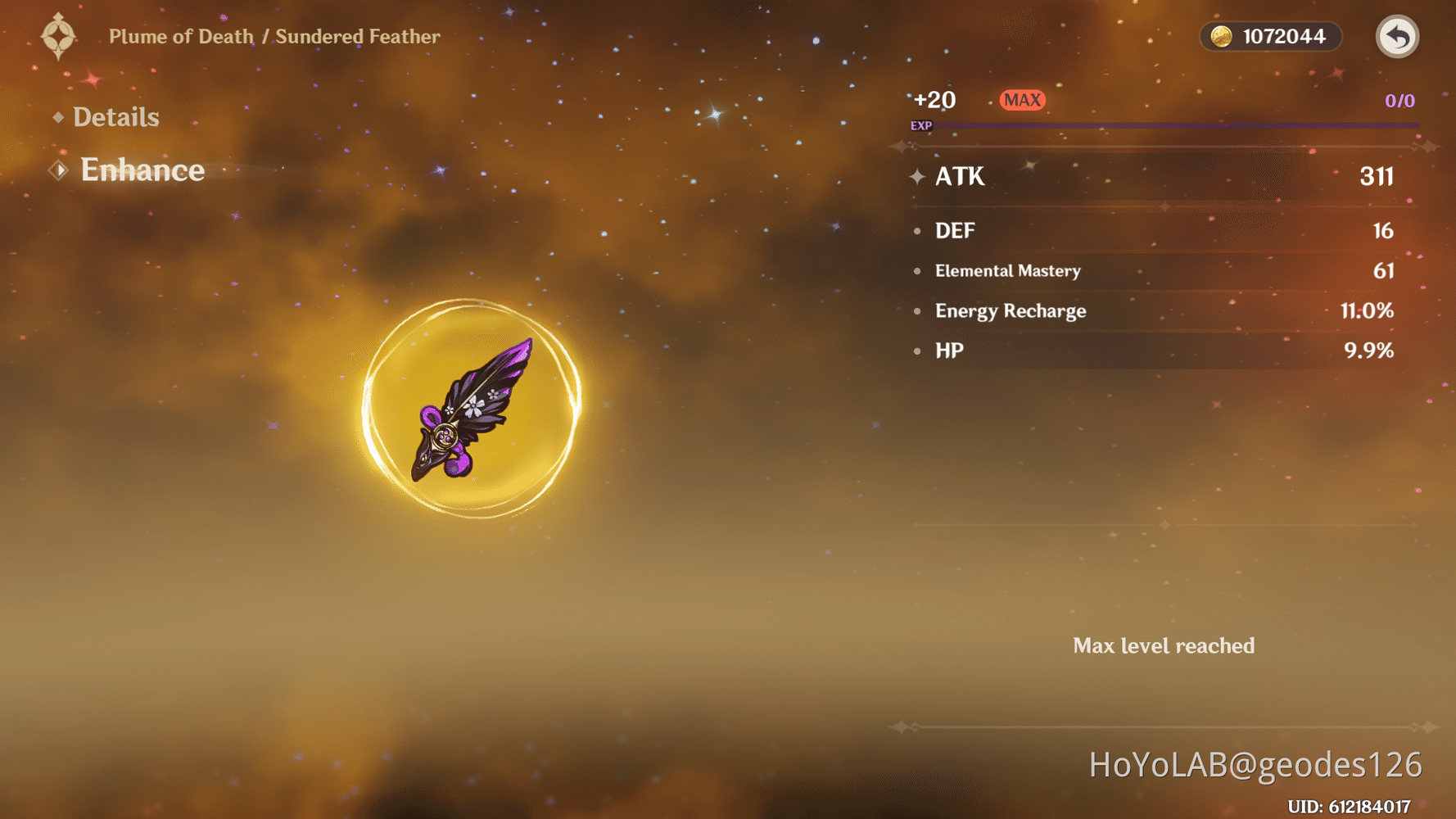
Task: Open the Plume of Death title link
Action: 182,36
